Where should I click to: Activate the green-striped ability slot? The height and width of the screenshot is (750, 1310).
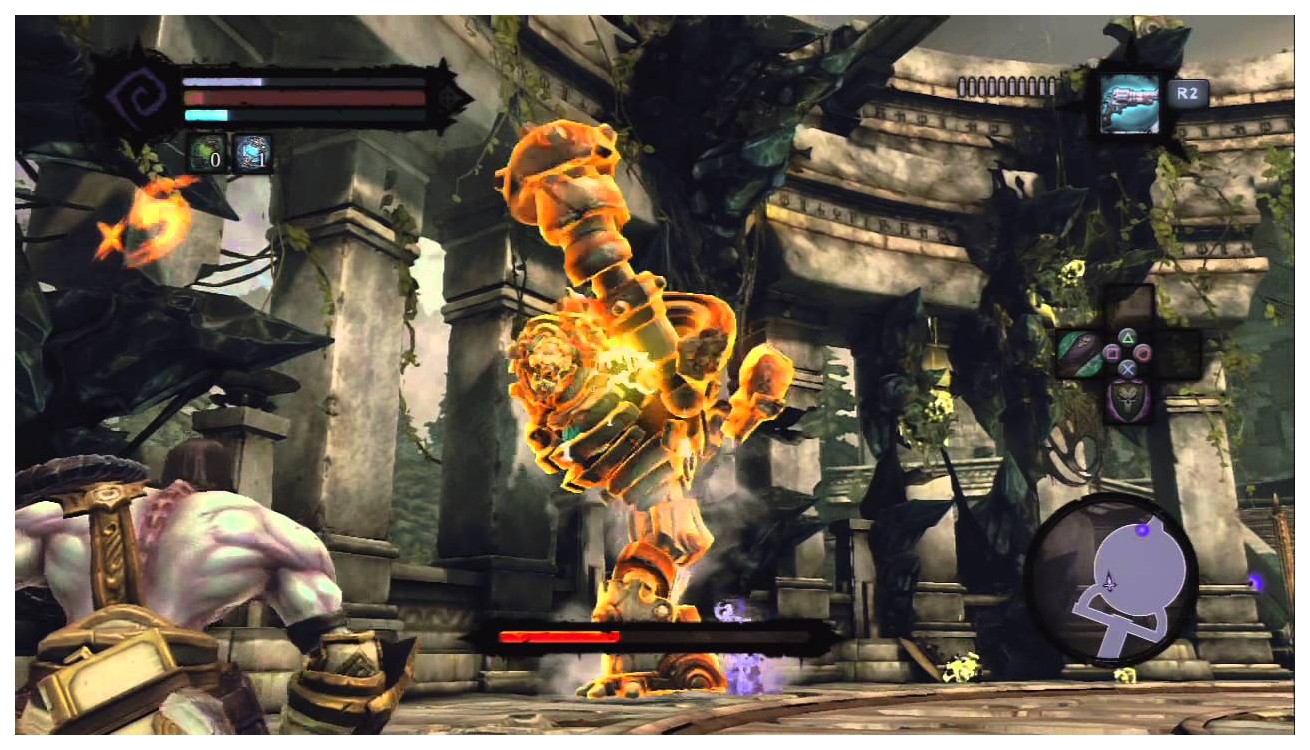coord(1079,354)
